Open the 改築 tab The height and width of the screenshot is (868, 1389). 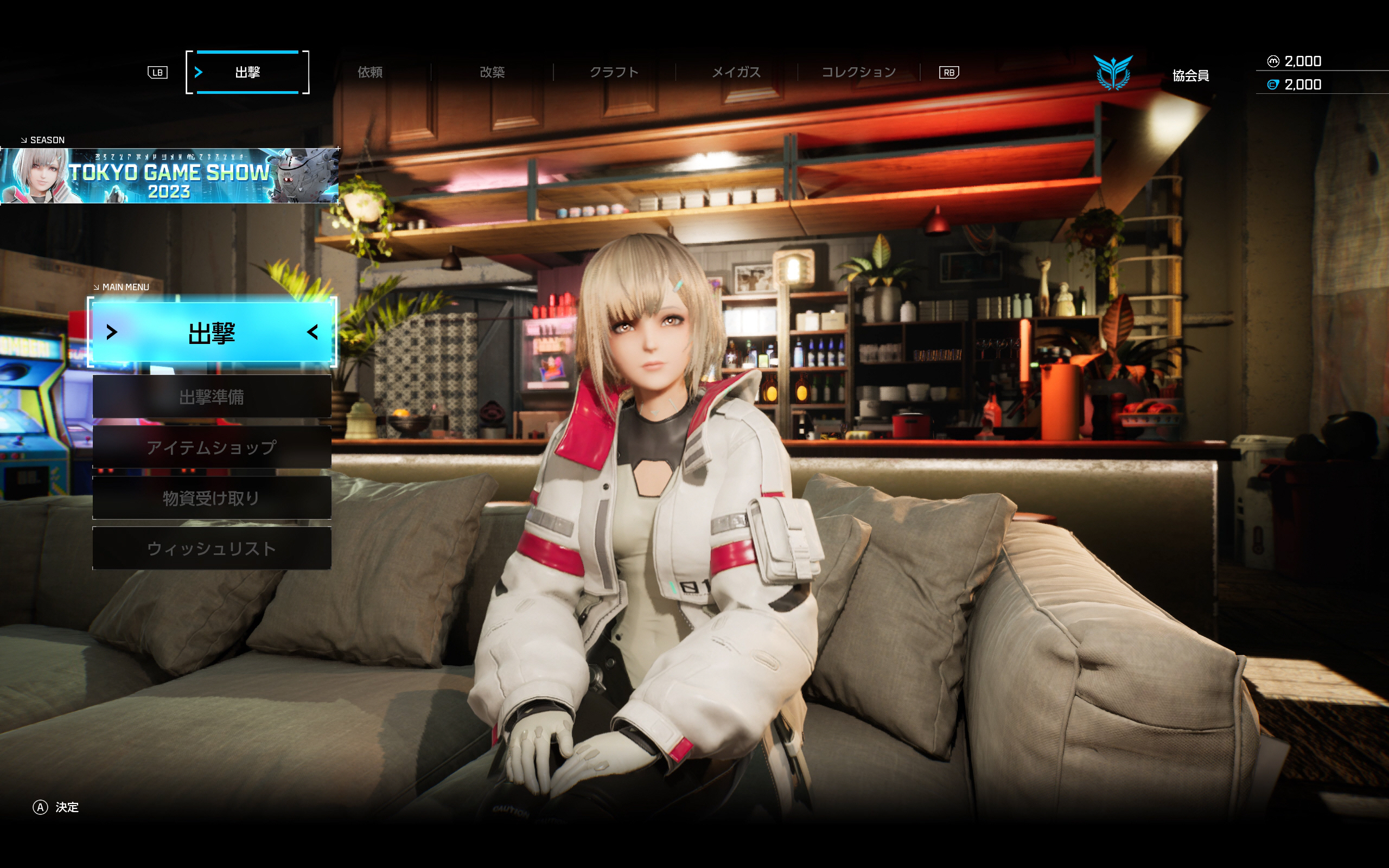click(x=492, y=72)
